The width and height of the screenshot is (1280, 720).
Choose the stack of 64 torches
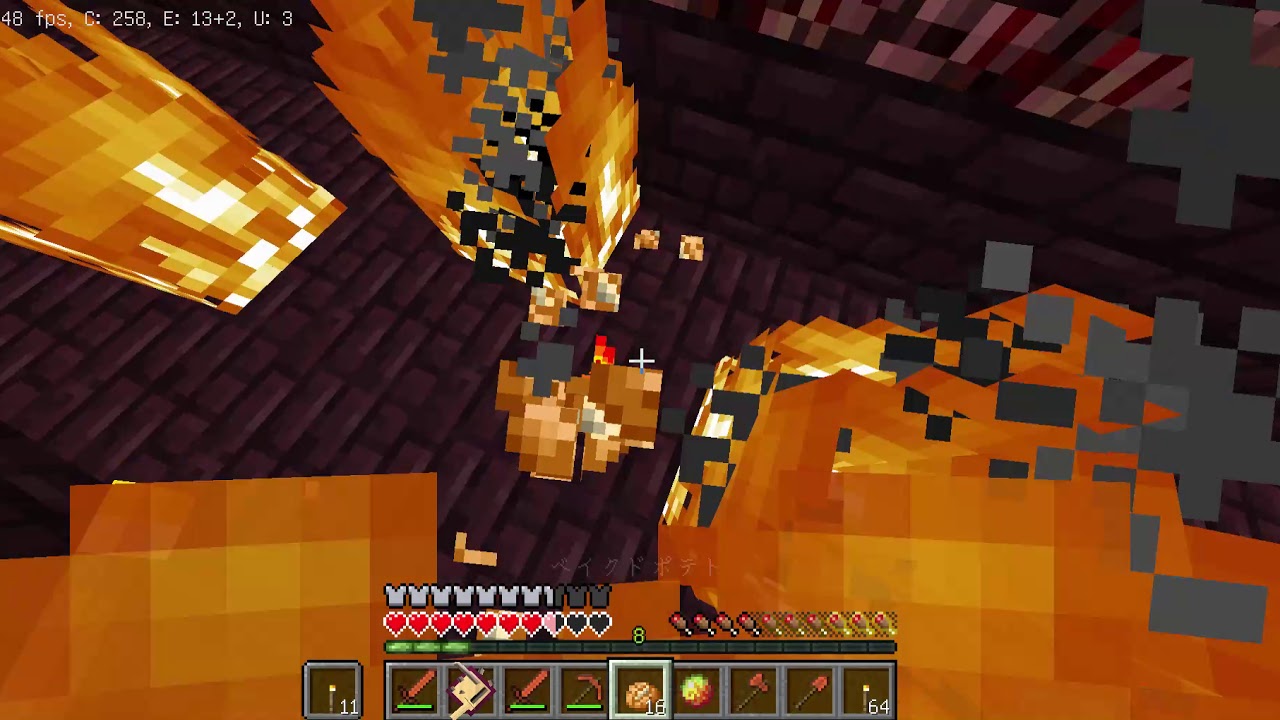[x=866, y=691]
